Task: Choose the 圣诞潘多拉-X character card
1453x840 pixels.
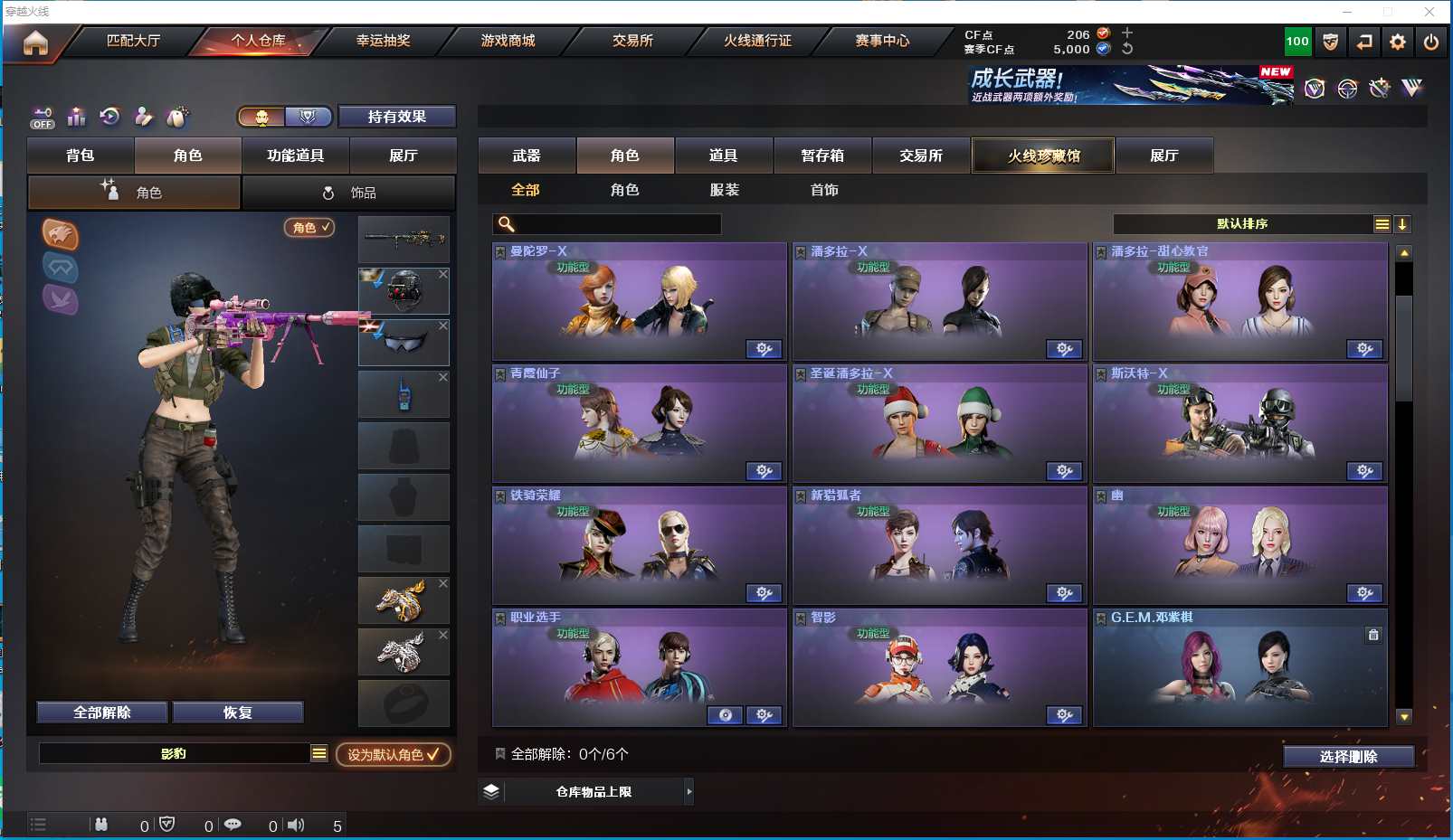Action: pyautogui.click(x=939, y=423)
